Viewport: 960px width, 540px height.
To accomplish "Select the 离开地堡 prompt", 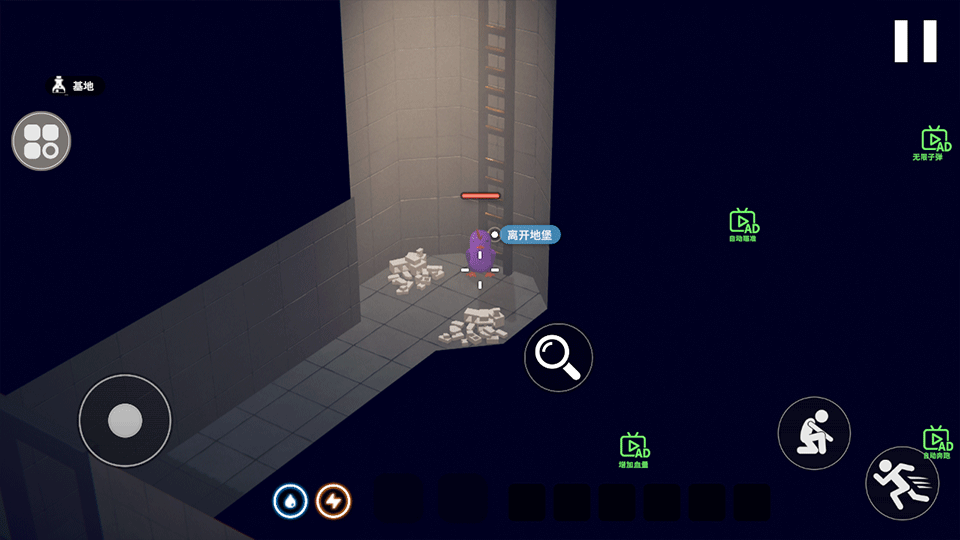I will tap(529, 235).
